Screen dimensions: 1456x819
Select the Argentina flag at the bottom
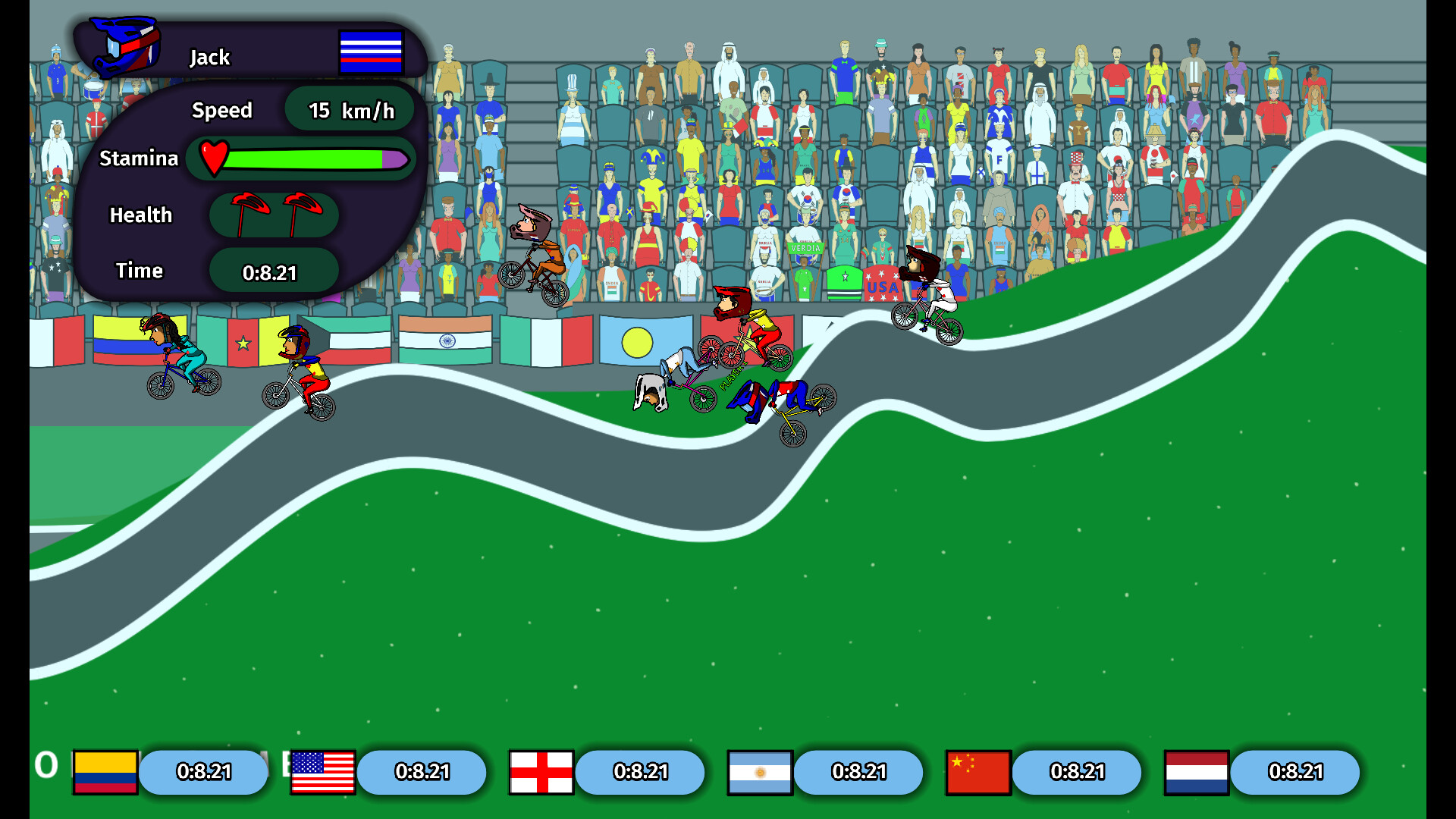759,772
